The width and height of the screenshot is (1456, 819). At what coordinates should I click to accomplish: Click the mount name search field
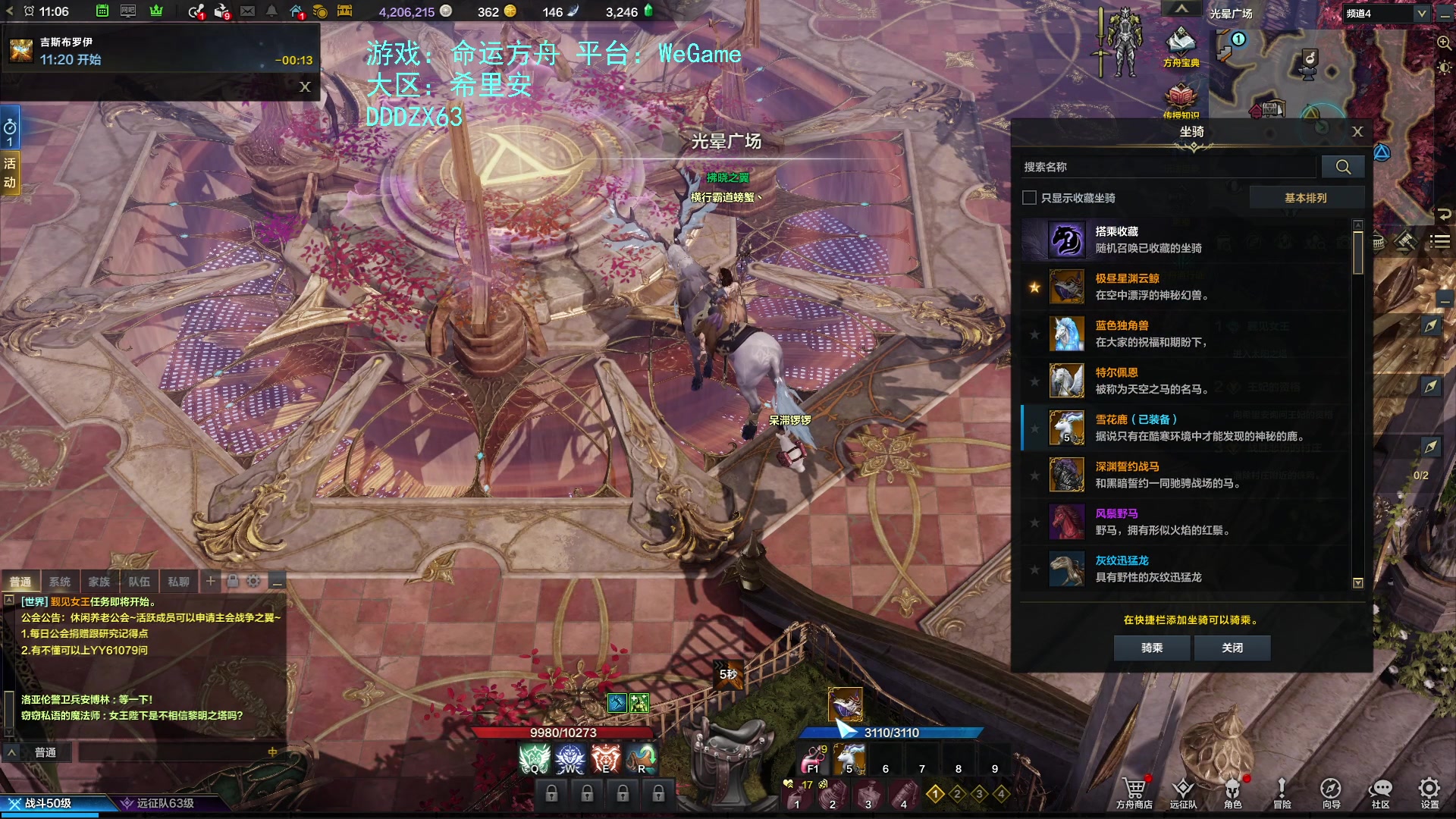click(x=1168, y=167)
